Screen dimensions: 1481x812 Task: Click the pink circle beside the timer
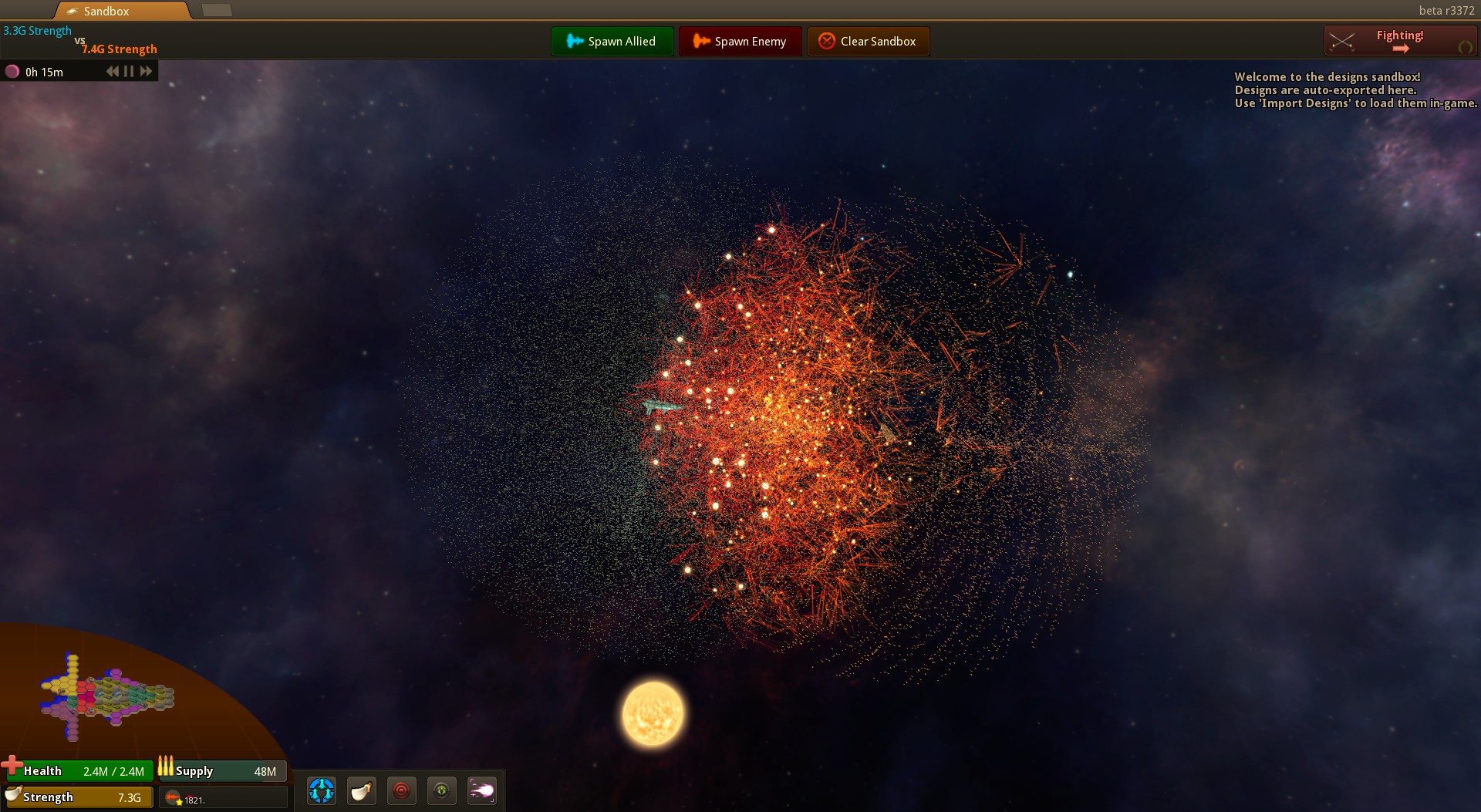tap(13, 70)
